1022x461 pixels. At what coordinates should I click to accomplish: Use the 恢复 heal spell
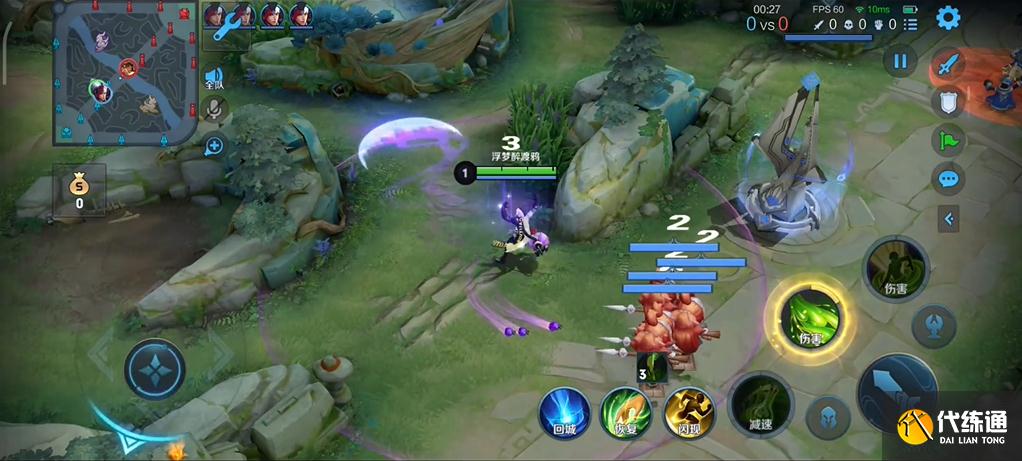pyautogui.click(x=626, y=413)
